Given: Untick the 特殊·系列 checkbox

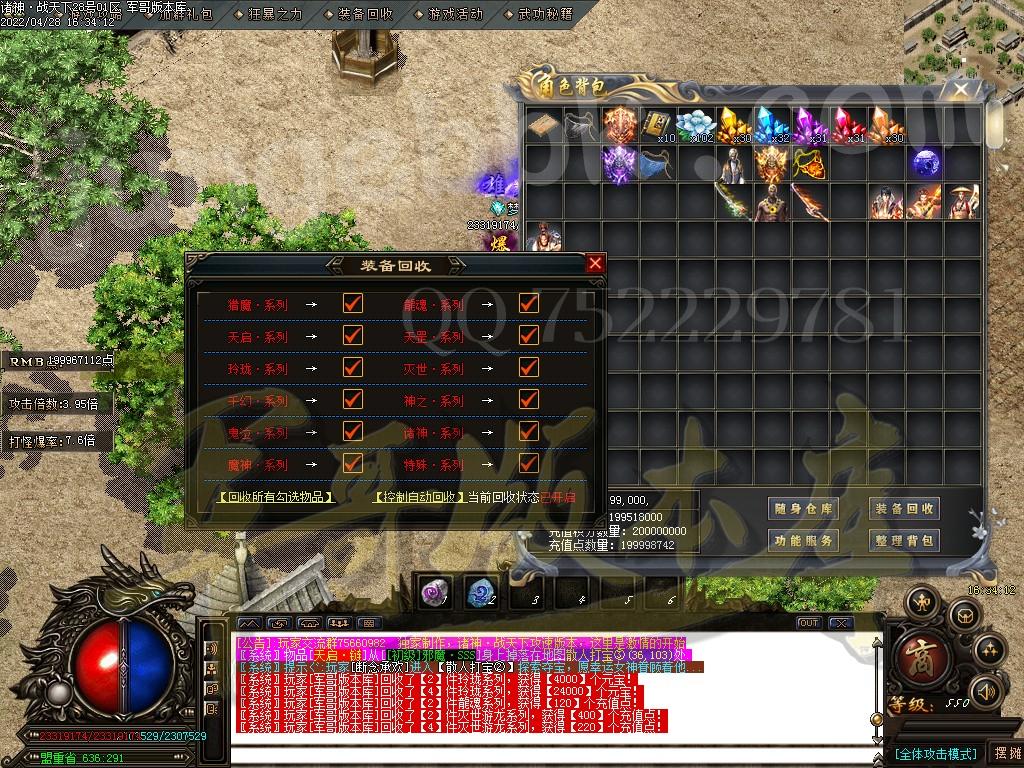Looking at the screenshot, I should tap(529, 464).
